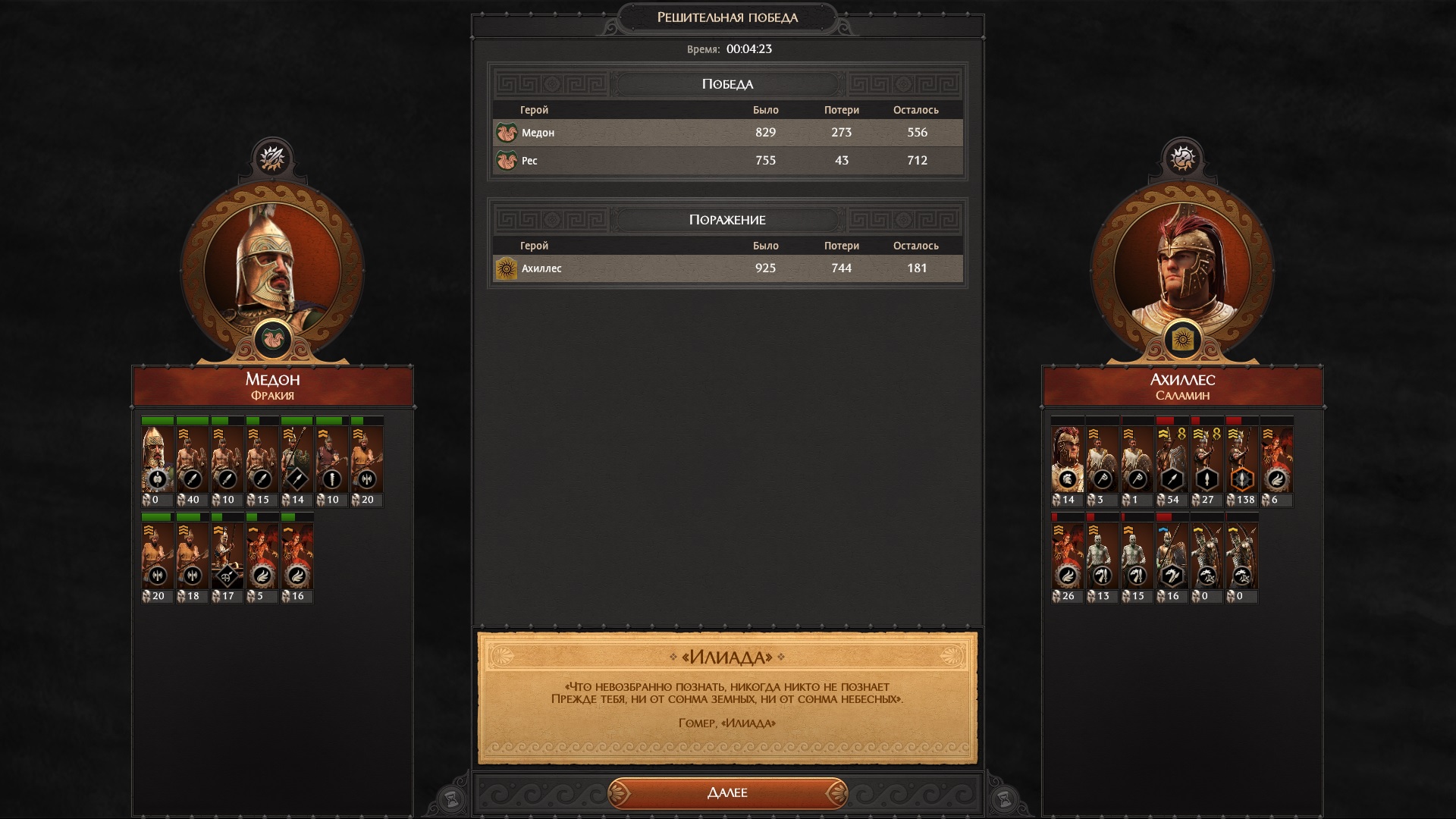The width and height of the screenshot is (1456, 819).
Task: Select the Медон row in victory table
Action: pos(727,133)
